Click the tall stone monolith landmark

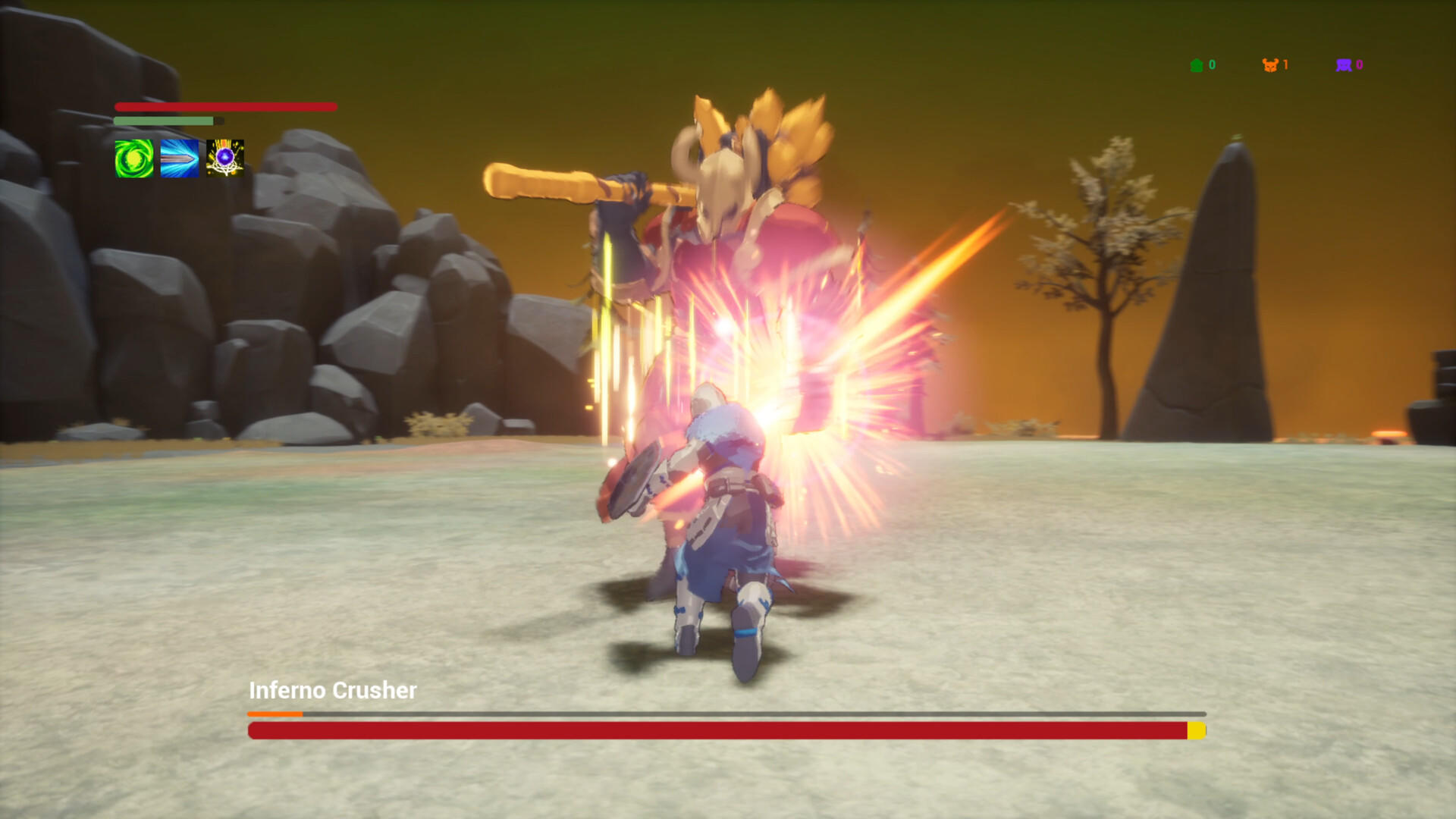(1213, 288)
